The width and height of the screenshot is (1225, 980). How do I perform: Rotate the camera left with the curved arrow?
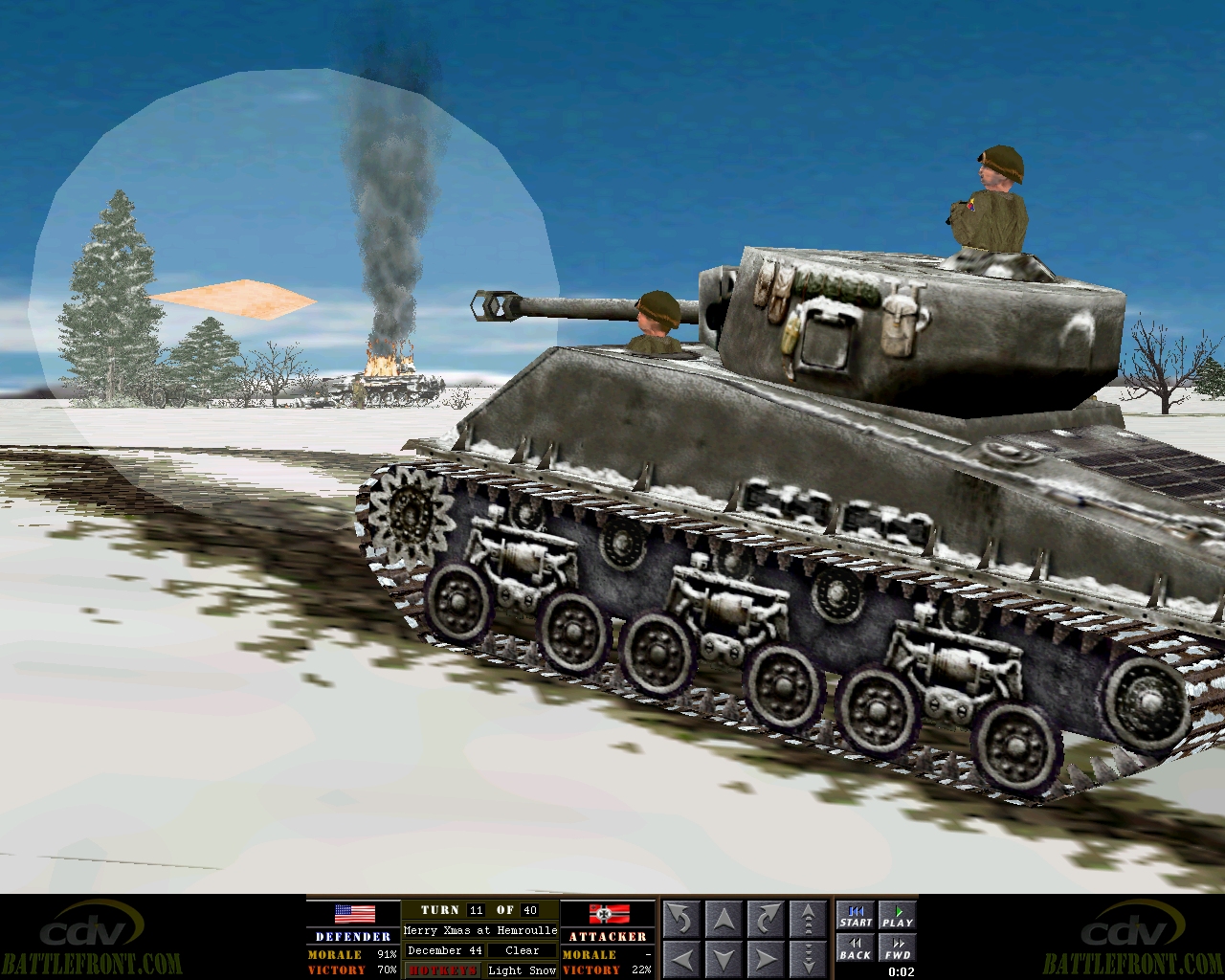(681, 916)
